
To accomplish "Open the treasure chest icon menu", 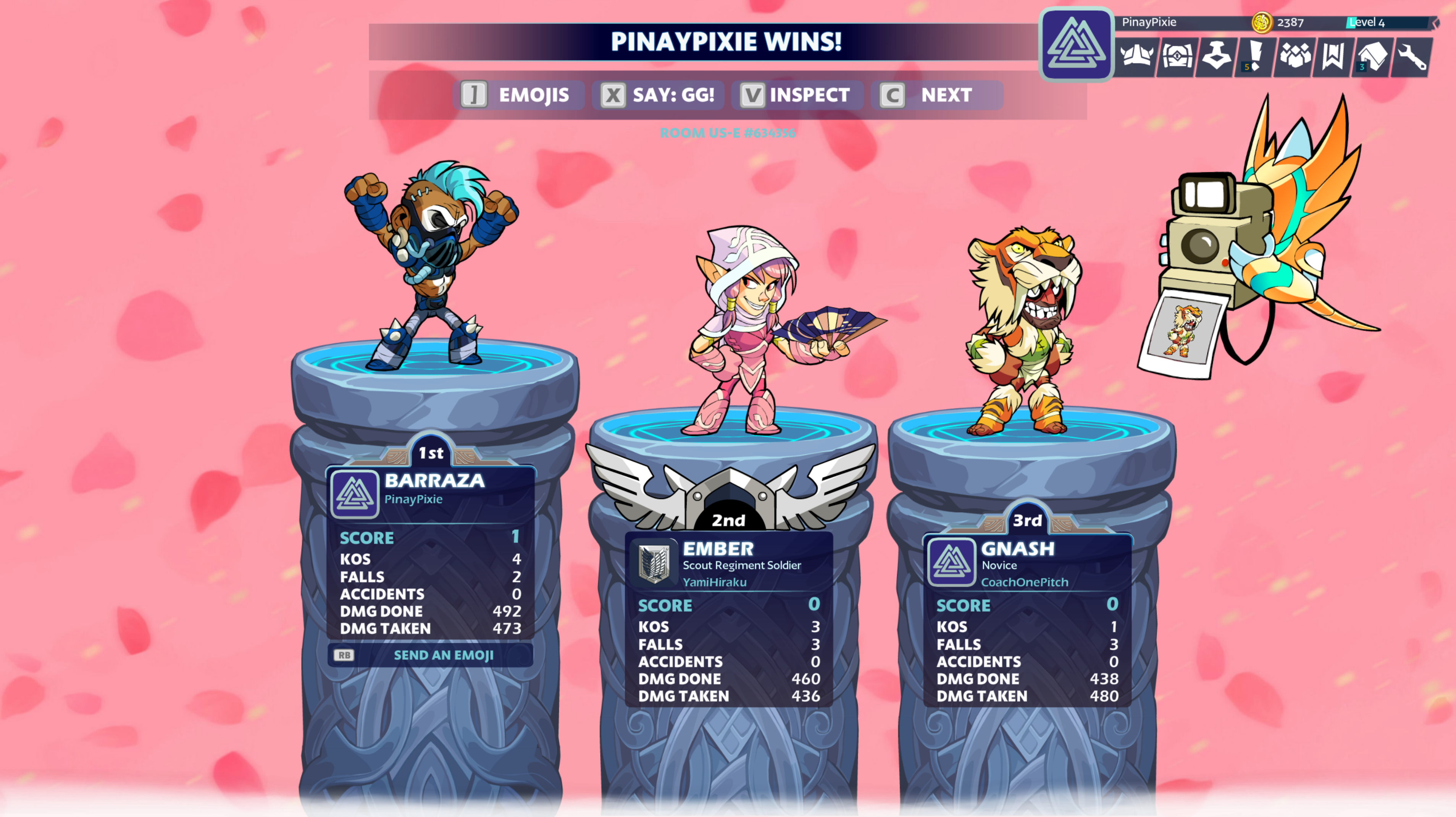I will (1177, 57).
